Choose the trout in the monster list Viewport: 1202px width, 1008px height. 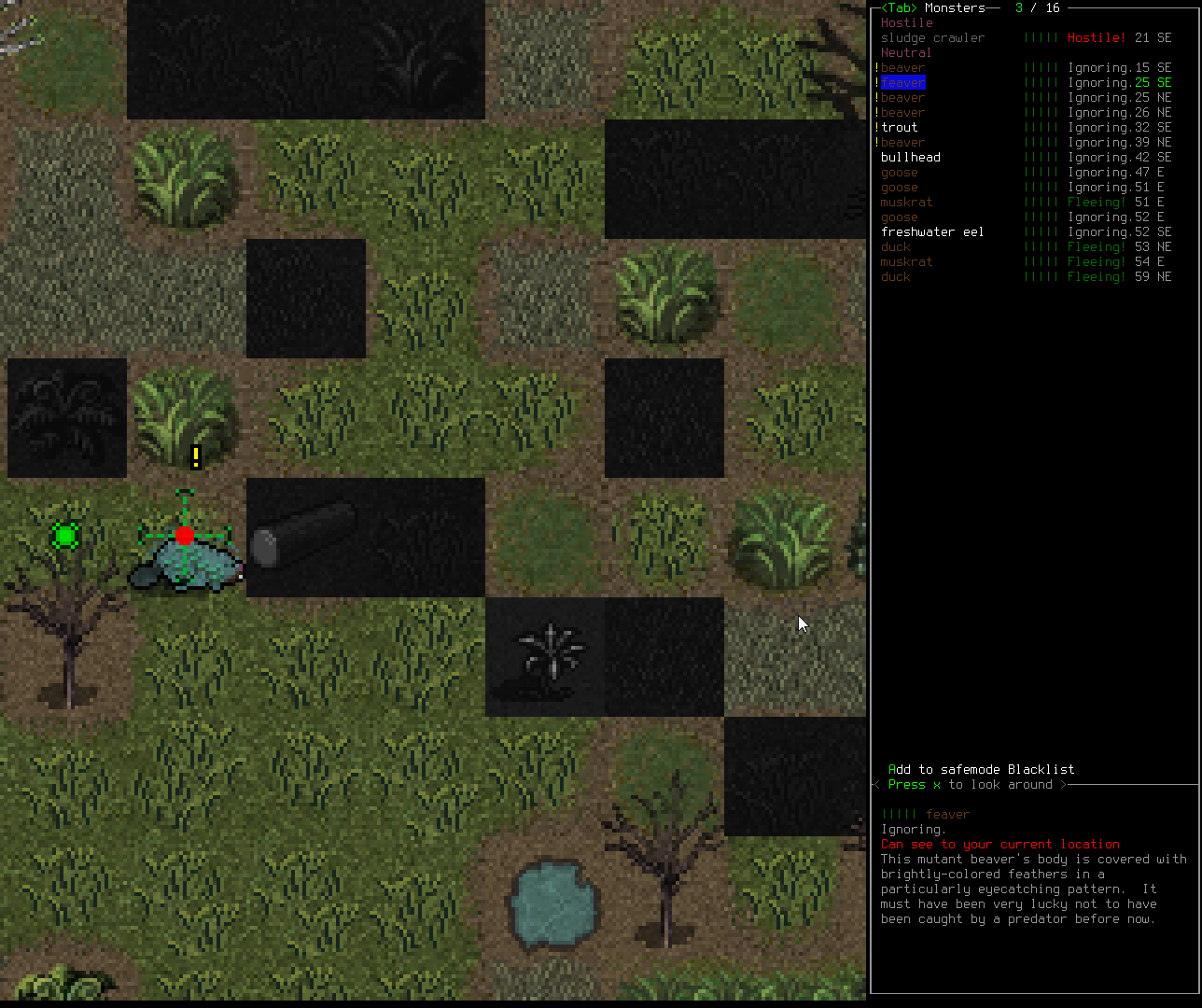900,128
